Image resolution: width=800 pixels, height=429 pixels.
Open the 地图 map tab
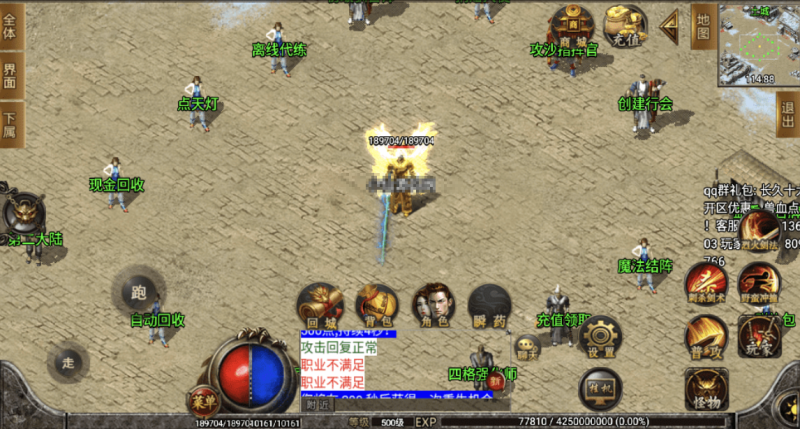pyautogui.click(x=702, y=25)
